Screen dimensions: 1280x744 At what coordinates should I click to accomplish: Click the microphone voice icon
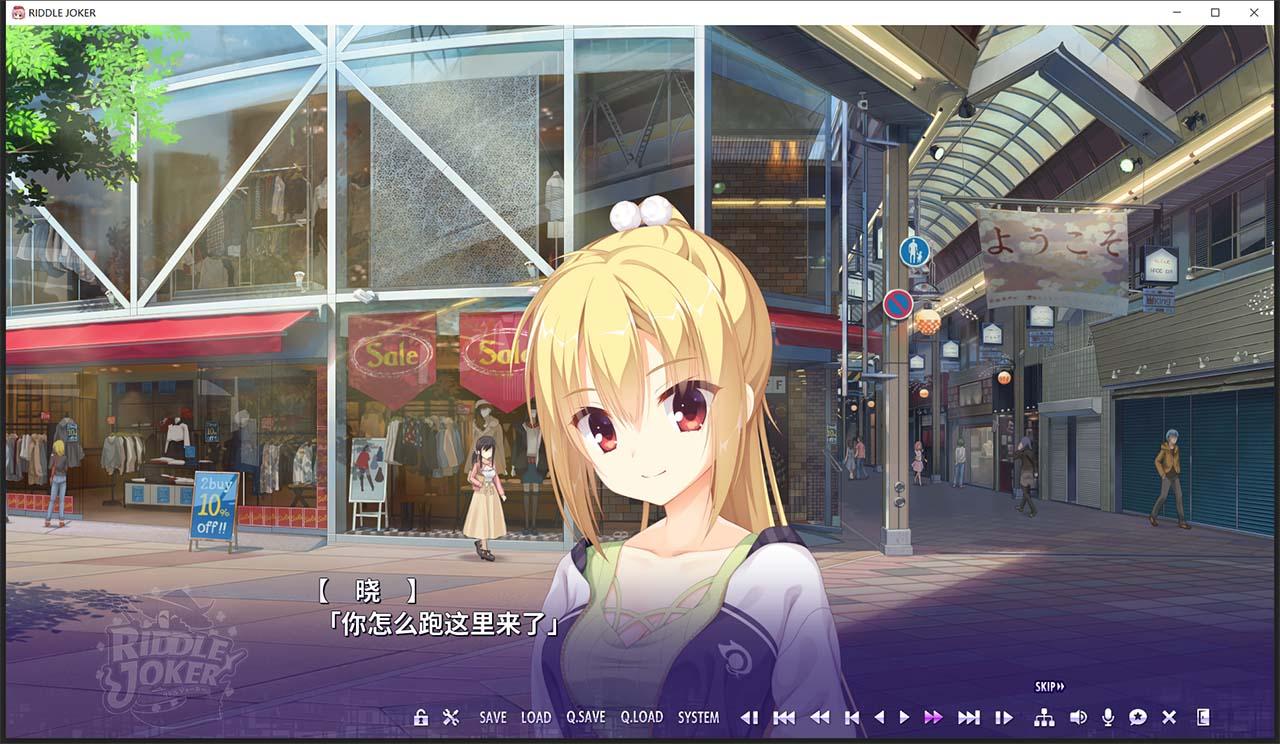1108,717
